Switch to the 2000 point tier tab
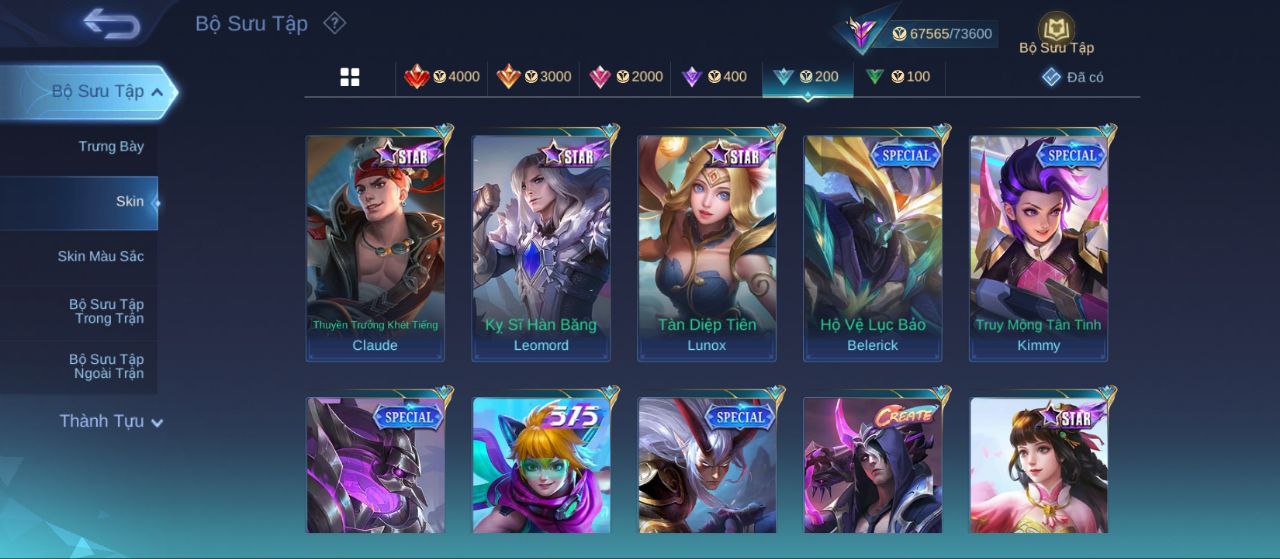 tap(626, 77)
